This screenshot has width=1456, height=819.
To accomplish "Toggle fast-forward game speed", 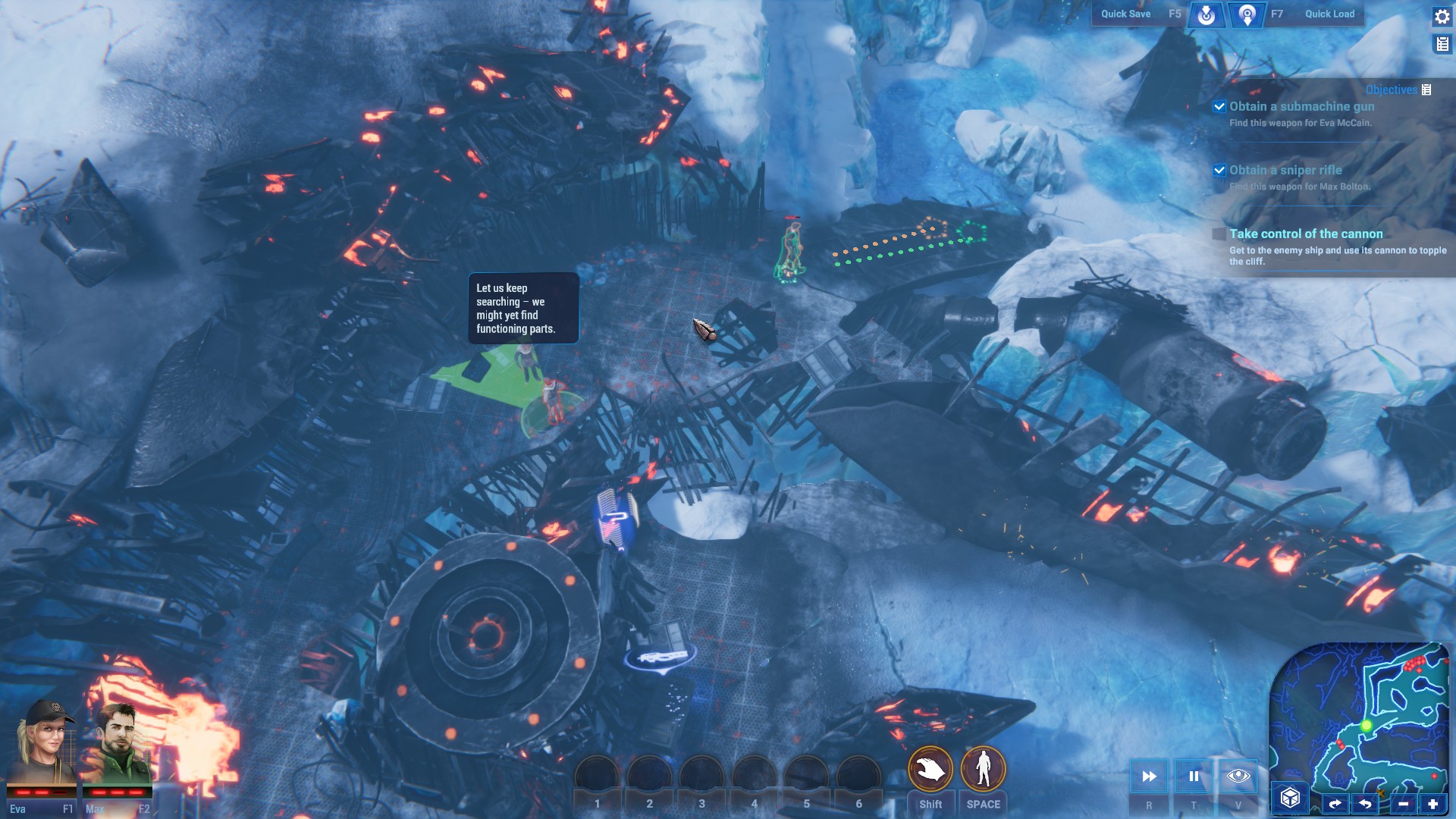I will tap(1149, 776).
